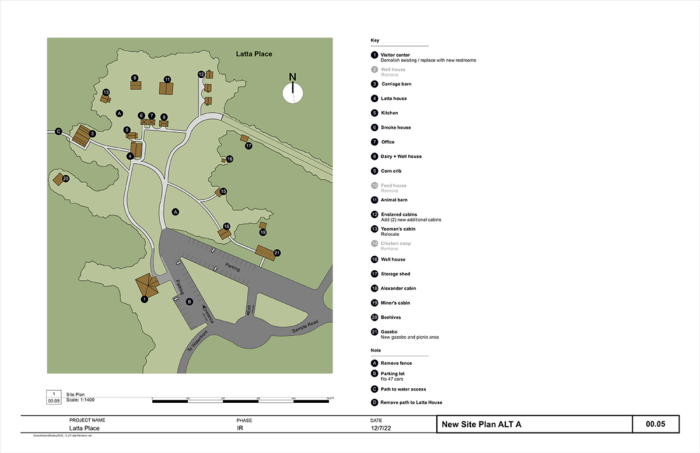The width and height of the screenshot is (700, 453).
Task: Select map marker 17
Action: (249, 146)
